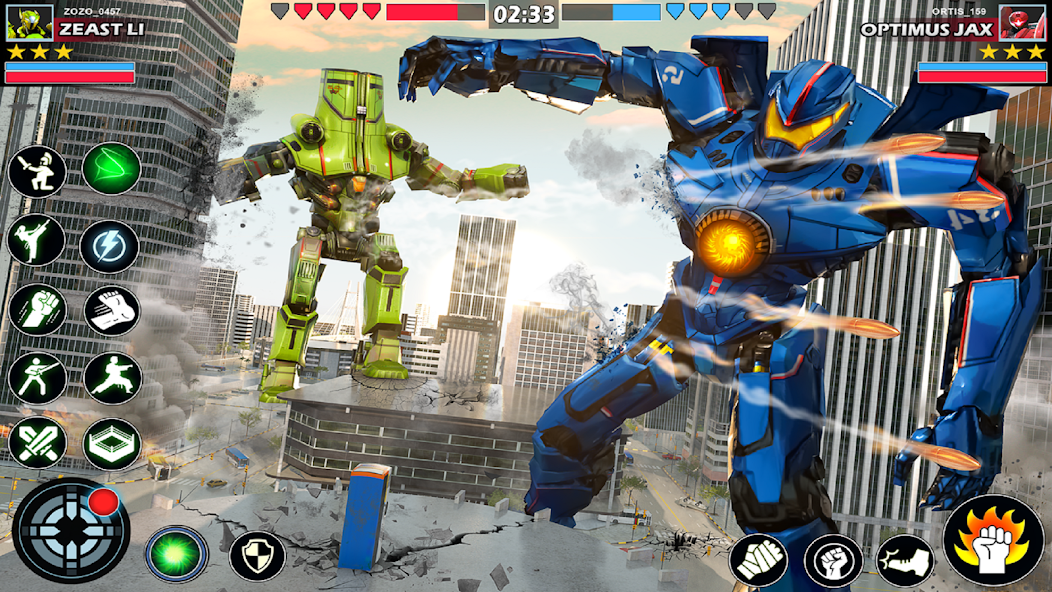Tap the crossed swords icon
Viewport: 1052px width, 592px height.
click(x=37, y=443)
